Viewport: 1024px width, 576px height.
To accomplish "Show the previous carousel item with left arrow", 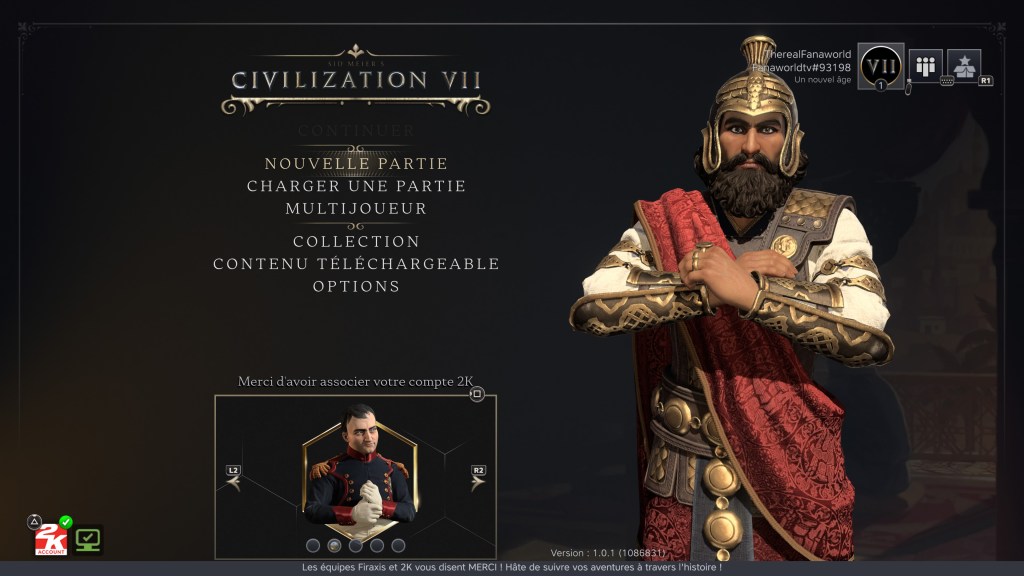I will [234, 482].
